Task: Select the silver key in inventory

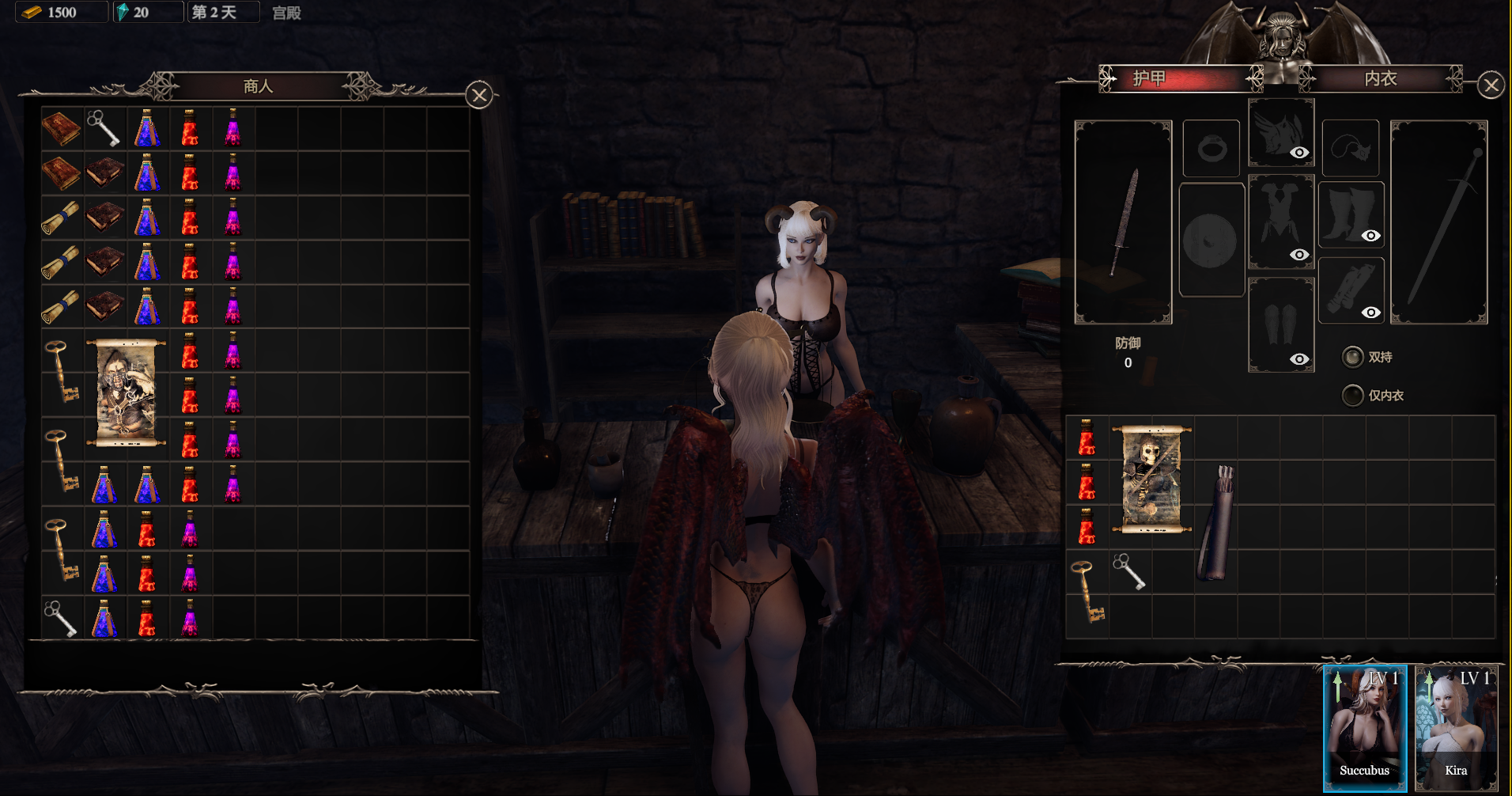Action: [1129, 571]
